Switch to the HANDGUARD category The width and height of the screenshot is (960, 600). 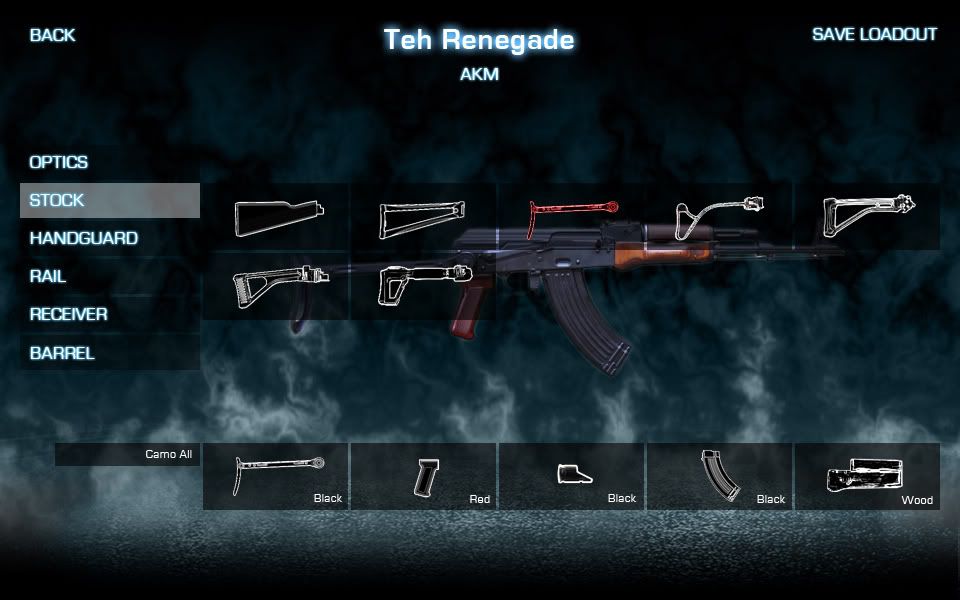coord(84,239)
